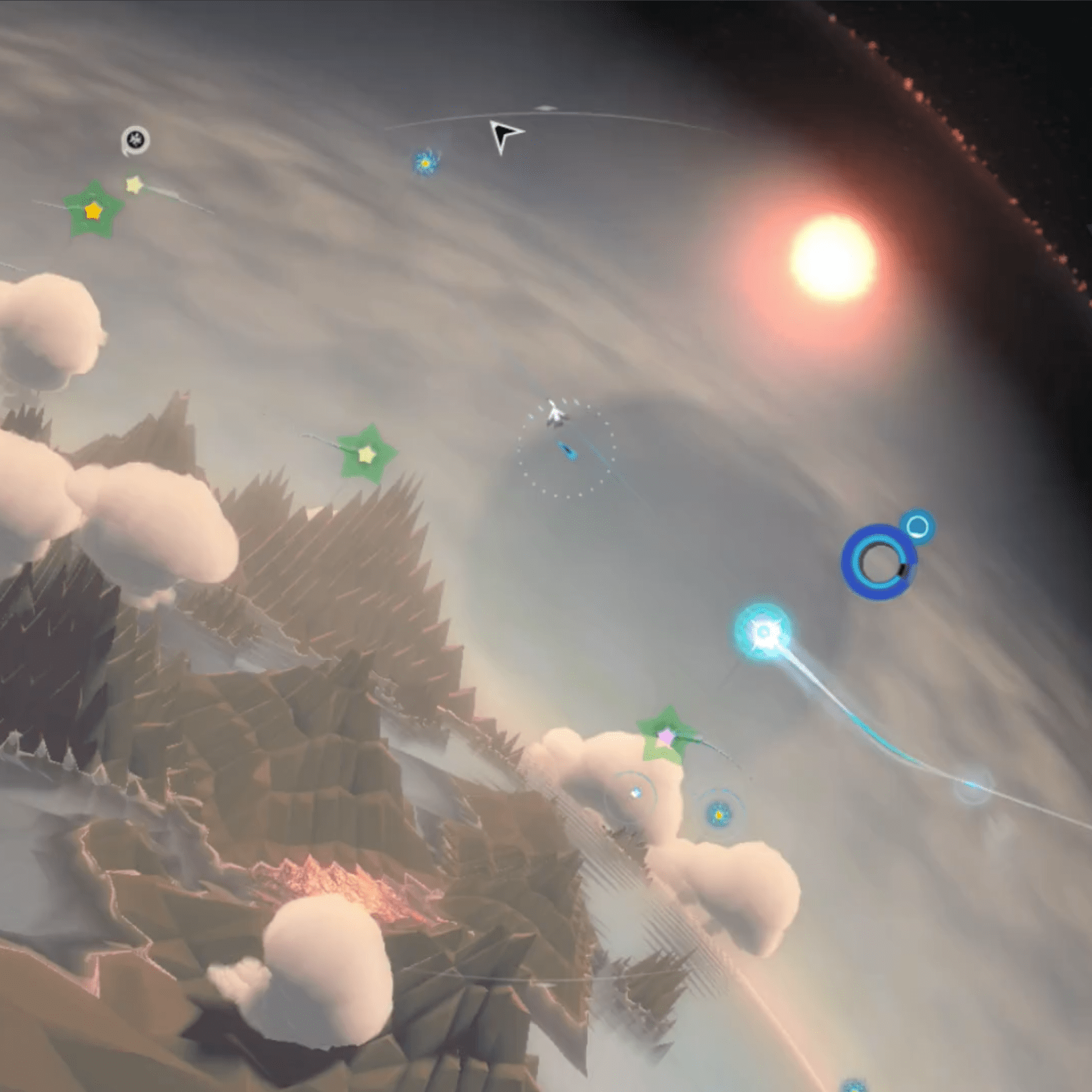Select the large dark blue ring marker
The height and width of the screenshot is (1092, 1092).
coord(878,563)
